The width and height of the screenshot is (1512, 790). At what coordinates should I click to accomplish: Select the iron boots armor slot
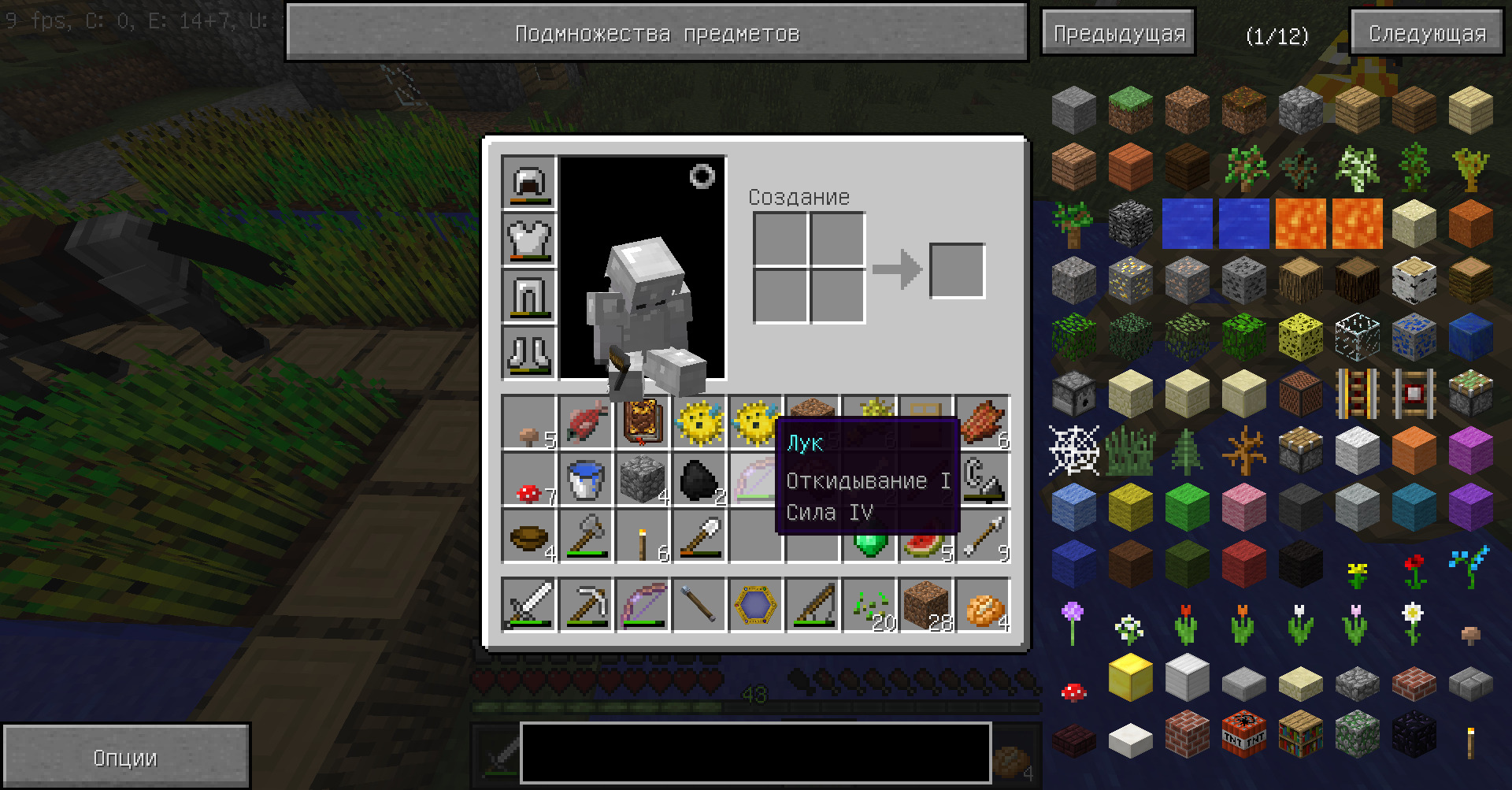[528, 353]
